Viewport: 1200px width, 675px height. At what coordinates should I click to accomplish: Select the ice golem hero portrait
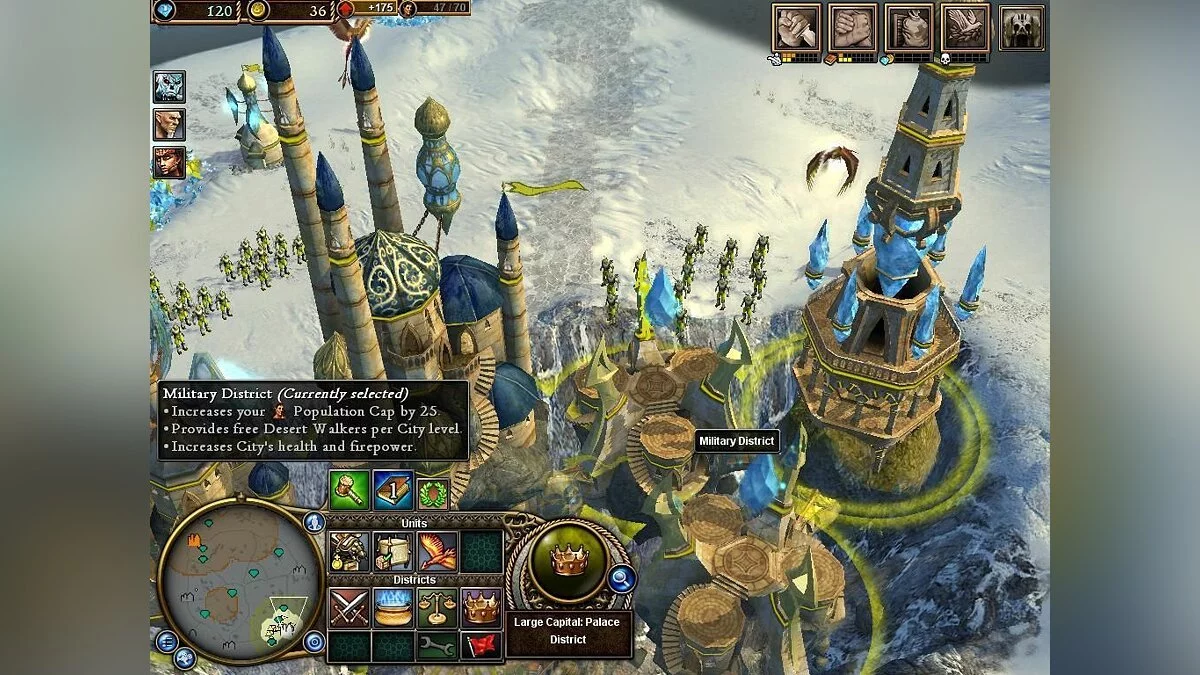tap(169, 87)
